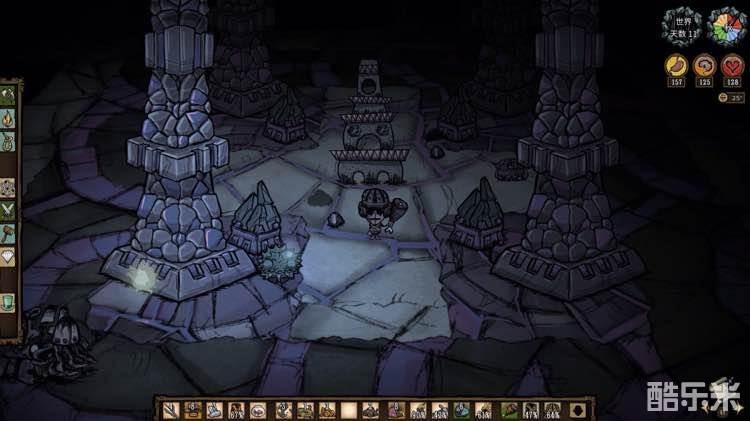Image resolution: width=750 pixels, height=421 pixels.
Task: Open the Dress tab with green top hat
Action: (8, 299)
